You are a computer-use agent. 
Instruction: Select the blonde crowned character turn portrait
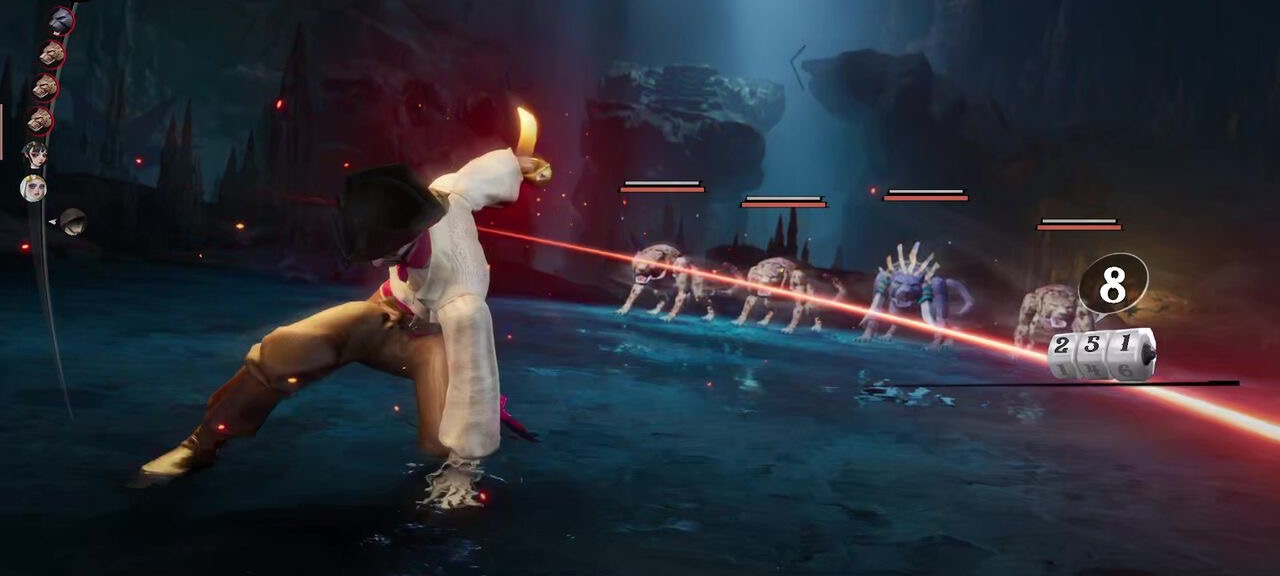click(x=33, y=188)
